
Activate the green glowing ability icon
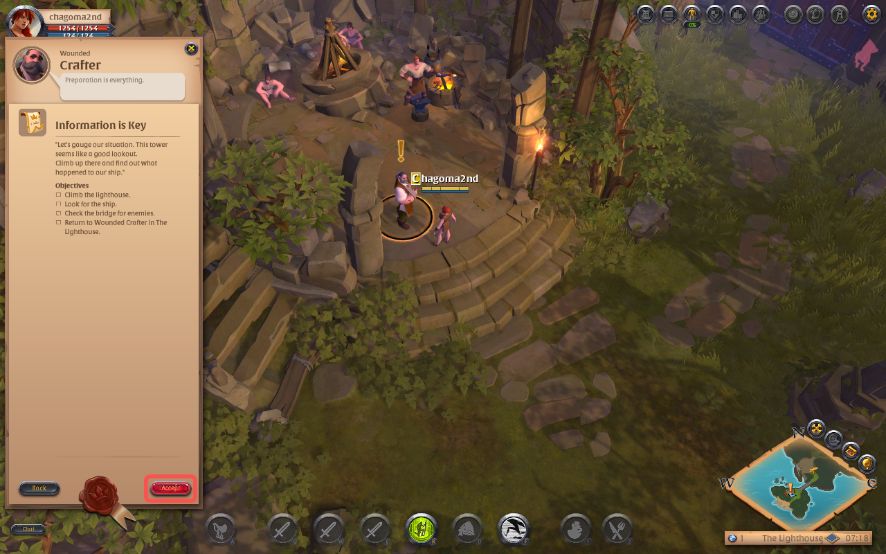(421, 528)
